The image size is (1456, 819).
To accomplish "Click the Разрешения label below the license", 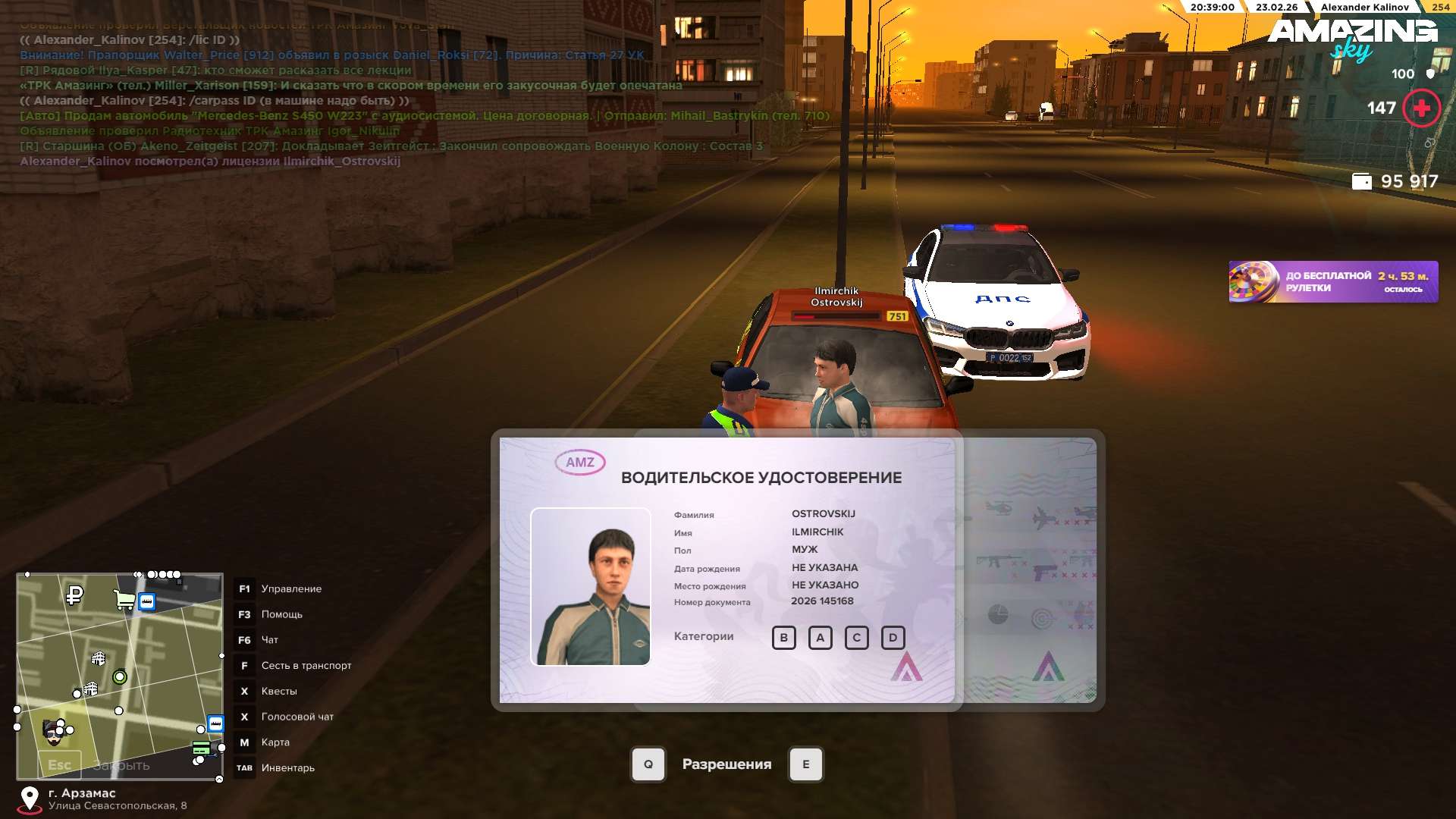I will click(726, 764).
